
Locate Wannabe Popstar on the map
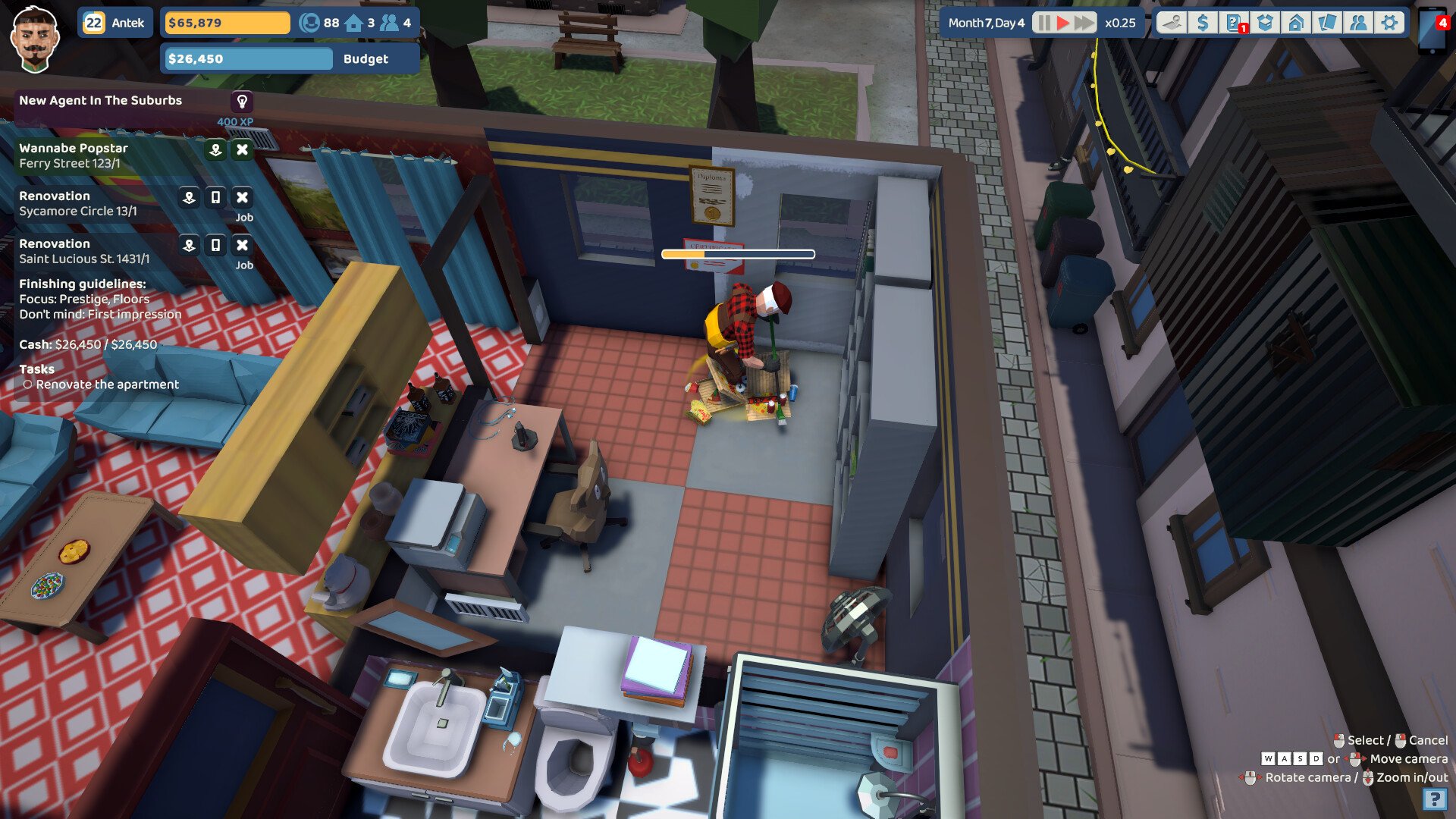[215, 149]
